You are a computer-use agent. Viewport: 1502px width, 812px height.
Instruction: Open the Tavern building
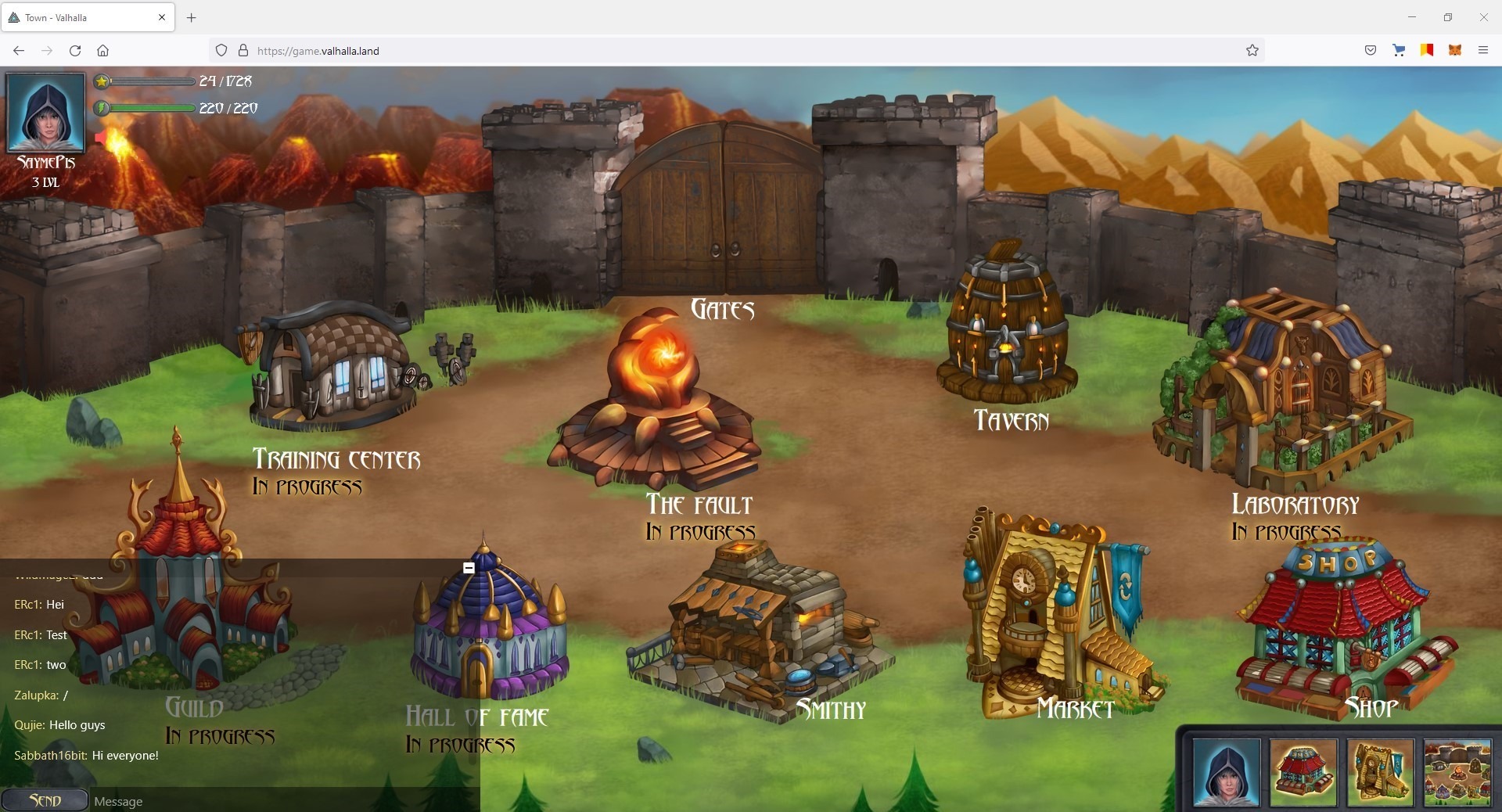coord(1005,329)
